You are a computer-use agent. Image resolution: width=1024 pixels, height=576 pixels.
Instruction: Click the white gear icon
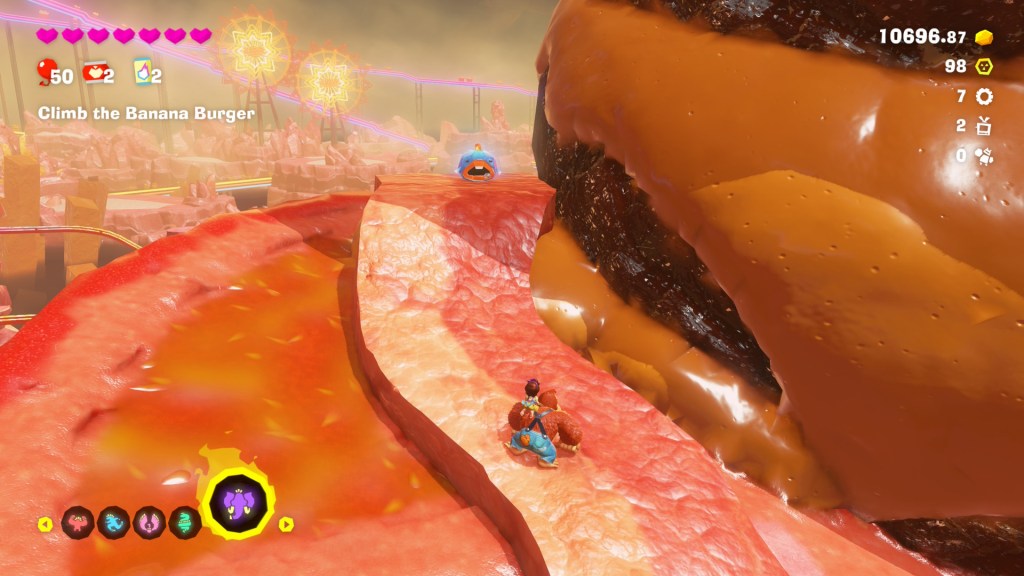tap(984, 96)
